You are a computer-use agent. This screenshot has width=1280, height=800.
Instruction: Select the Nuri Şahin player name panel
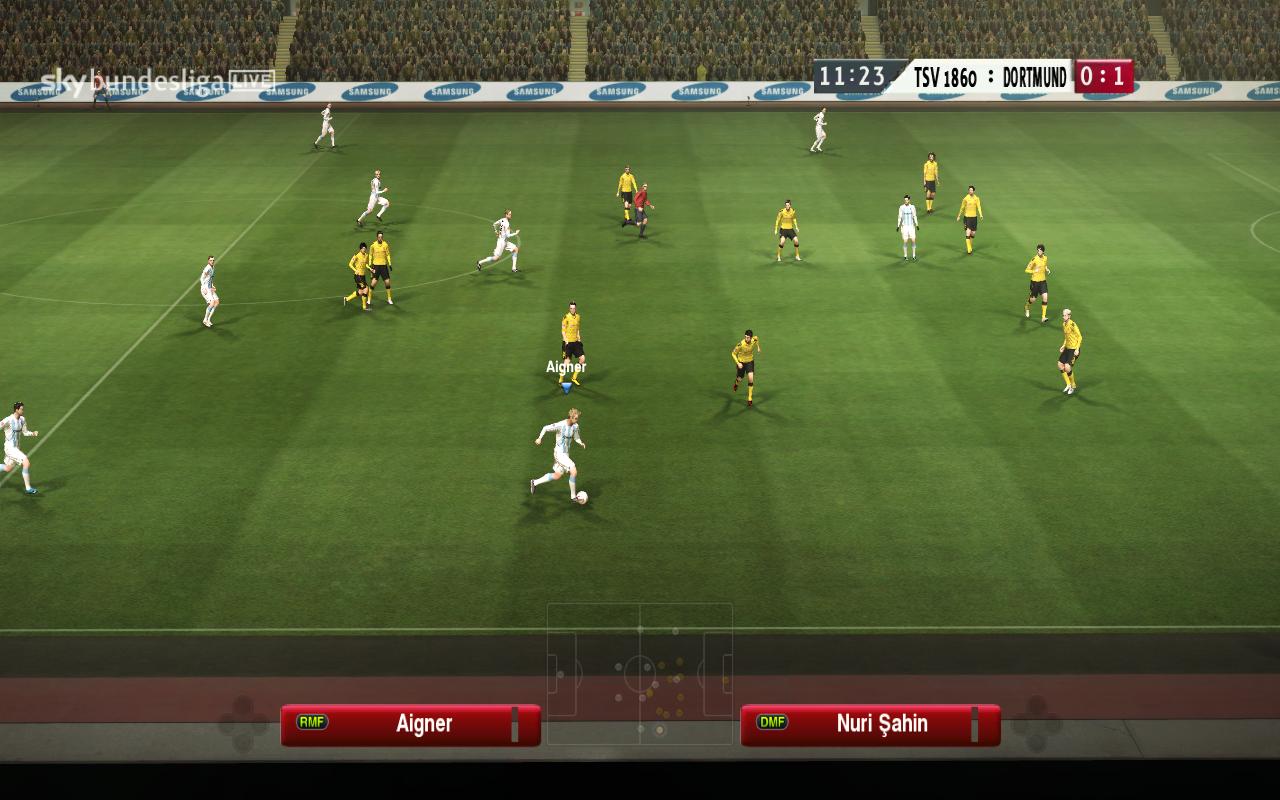coord(870,725)
